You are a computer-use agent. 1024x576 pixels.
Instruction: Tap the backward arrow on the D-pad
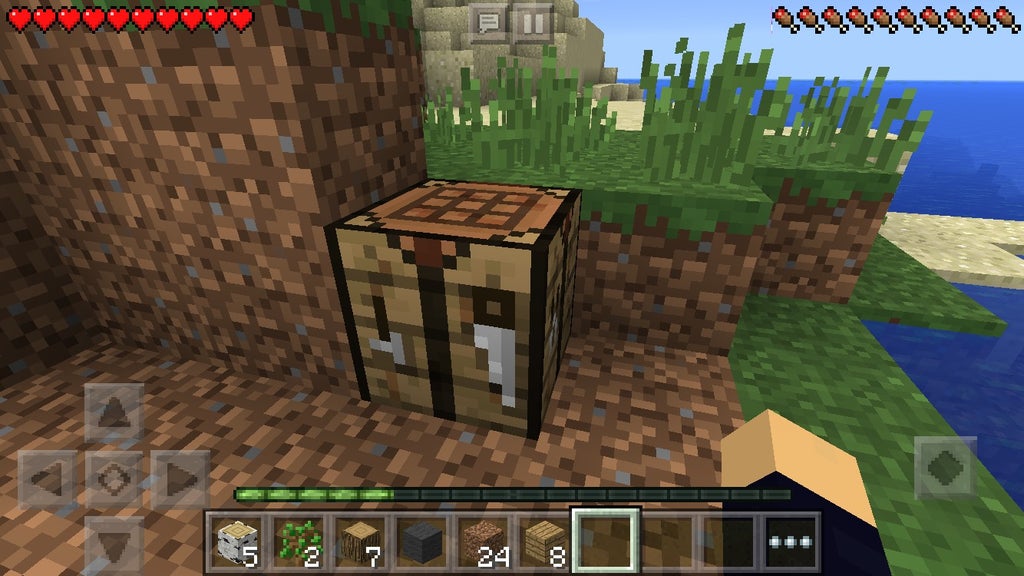[x=113, y=543]
